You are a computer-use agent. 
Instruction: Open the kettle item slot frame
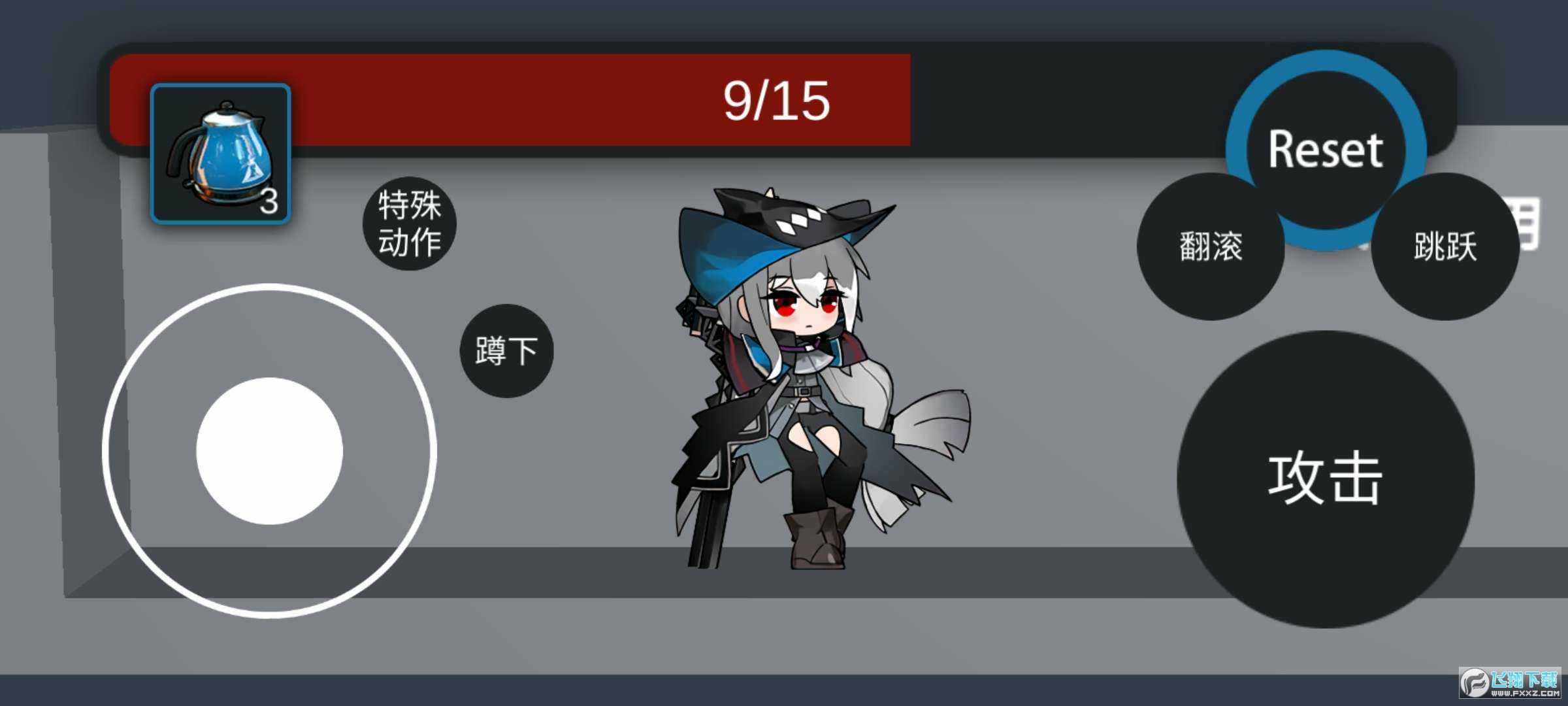tap(222, 154)
